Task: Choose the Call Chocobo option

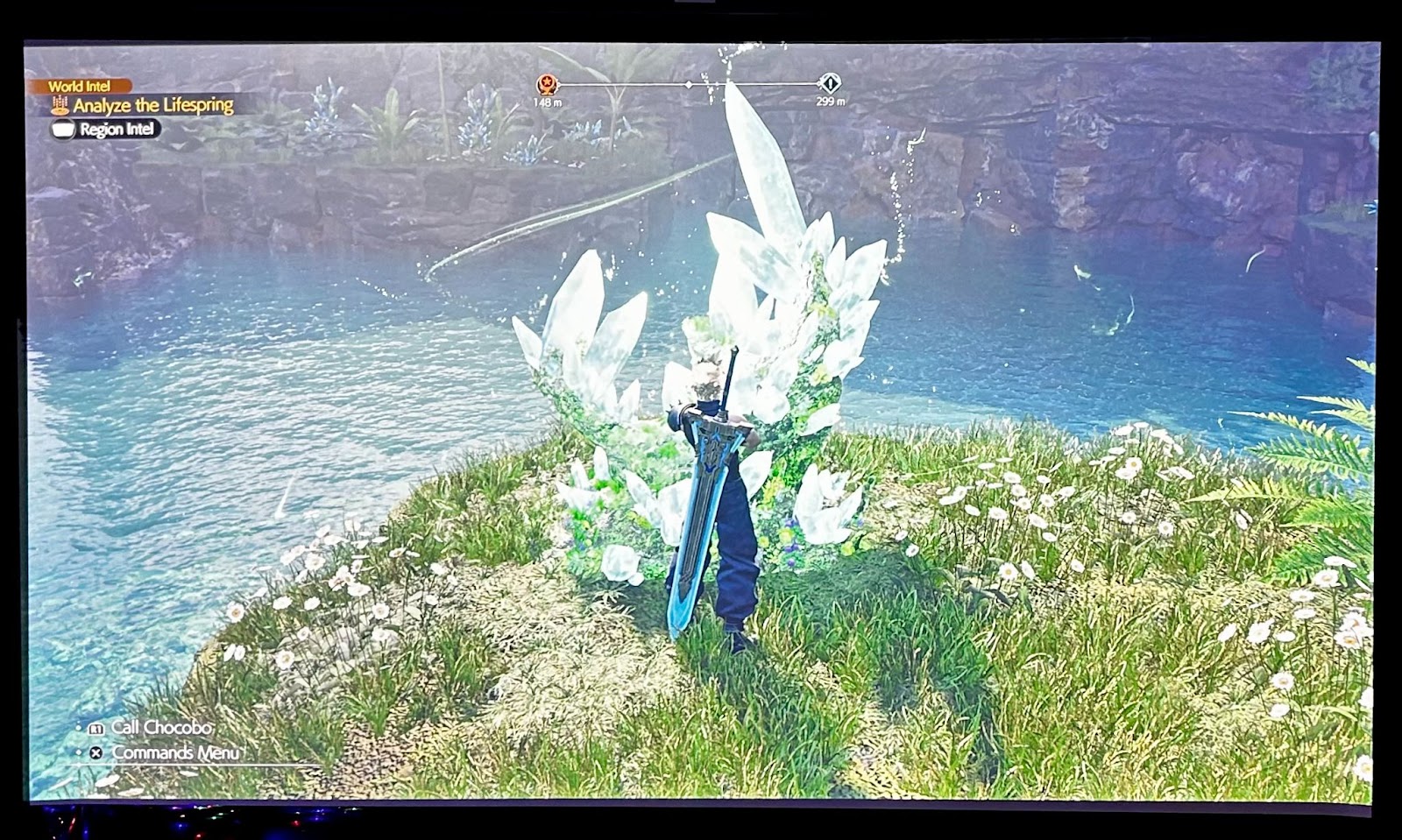Action: [x=160, y=728]
